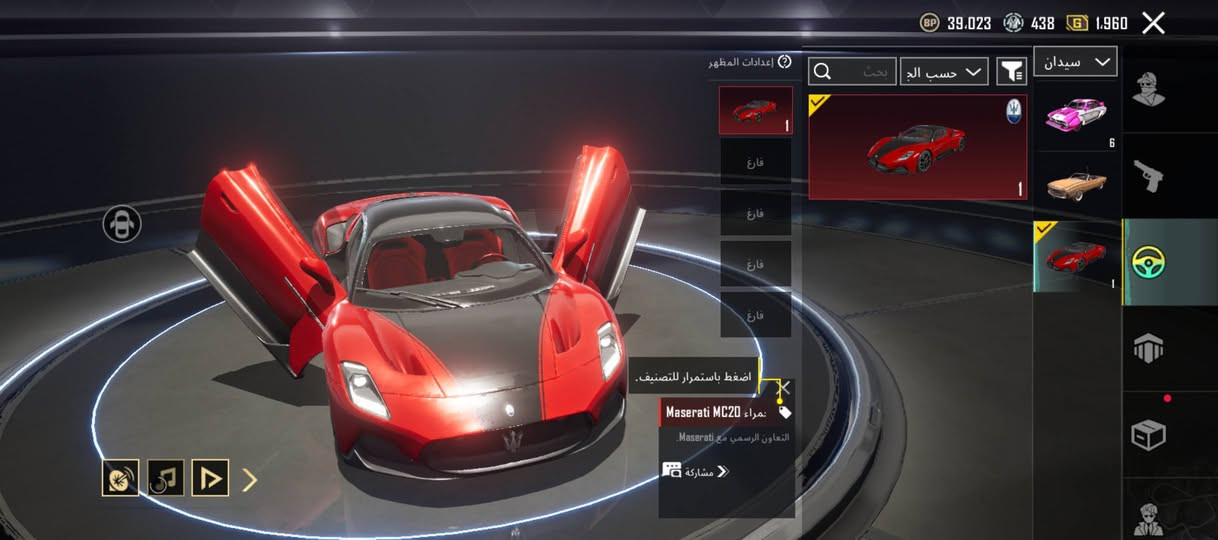Switch to the character outfit tab
The width and height of the screenshot is (1218, 540).
(1149, 89)
